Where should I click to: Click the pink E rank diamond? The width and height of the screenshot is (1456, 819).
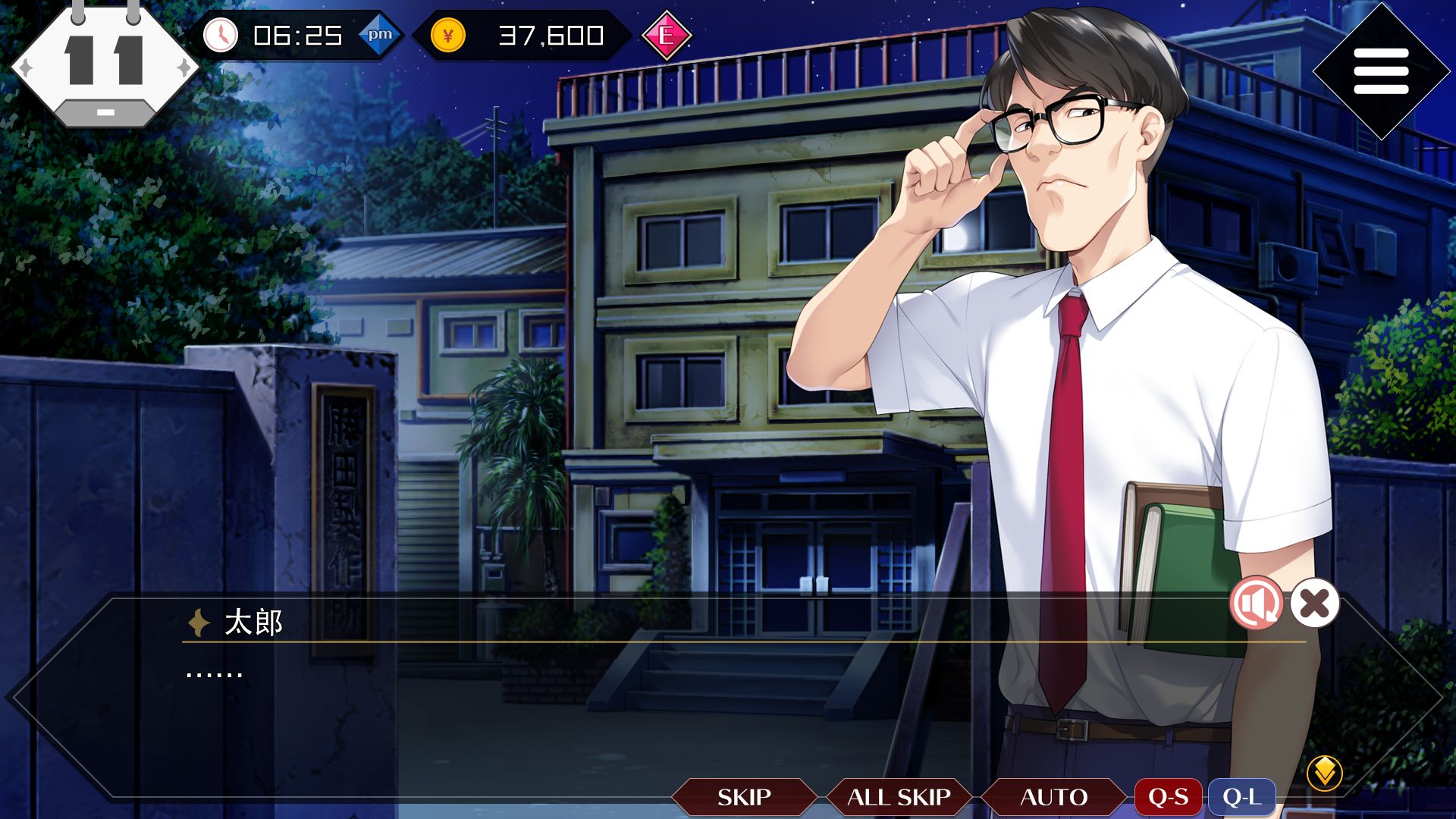pos(667,36)
